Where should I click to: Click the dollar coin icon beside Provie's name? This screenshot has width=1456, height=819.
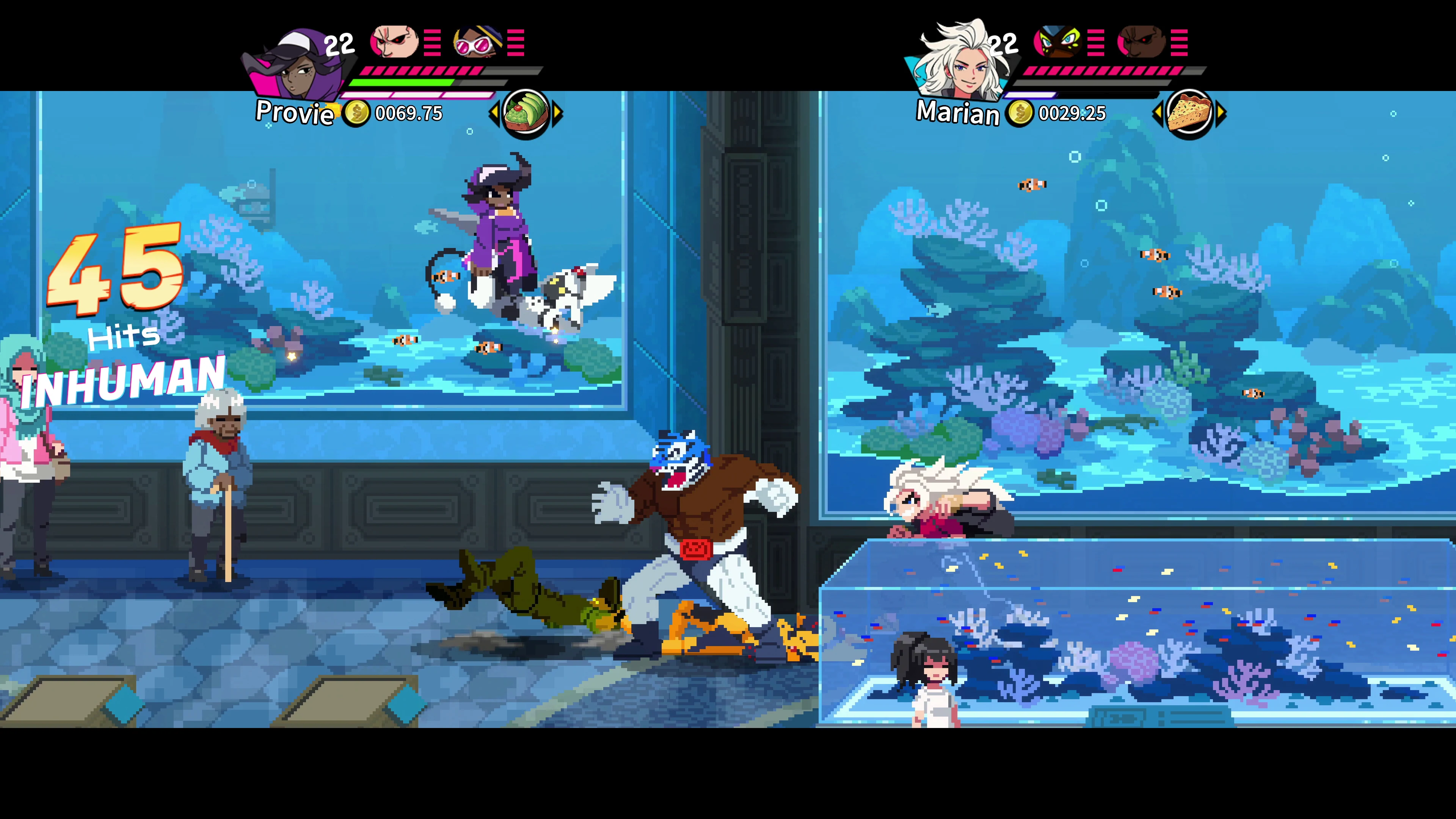356,113
